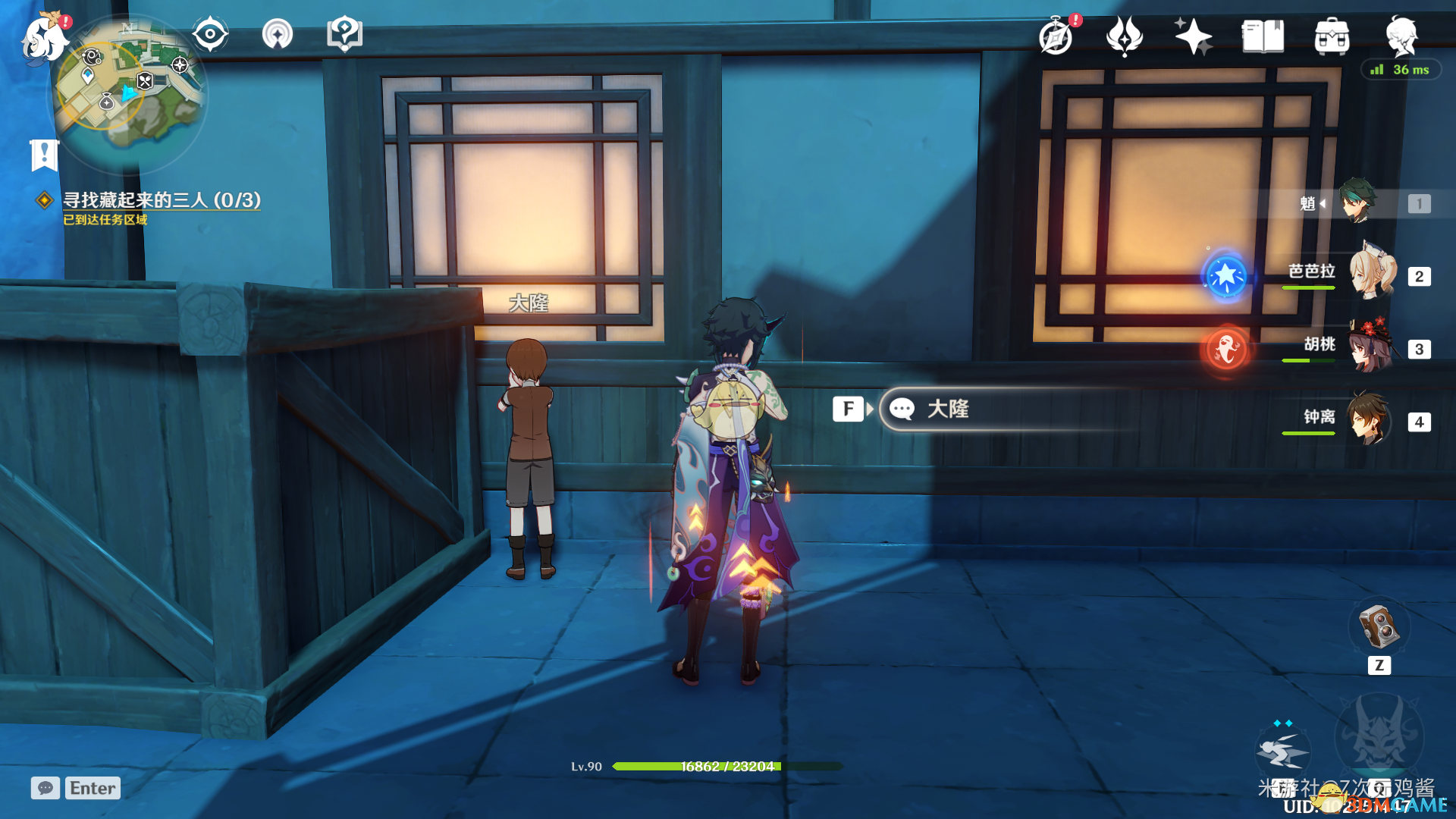Open the tutorial question-mark shield icon
The image size is (1456, 819).
tap(344, 34)
